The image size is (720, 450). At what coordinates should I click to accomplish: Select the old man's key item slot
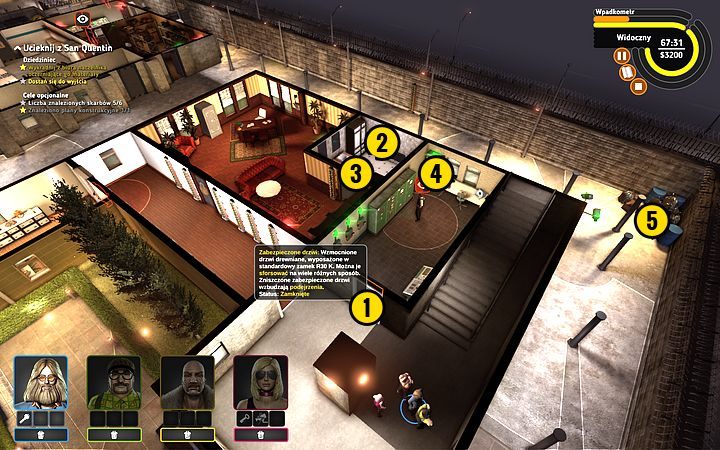click(x=24, y=418)
